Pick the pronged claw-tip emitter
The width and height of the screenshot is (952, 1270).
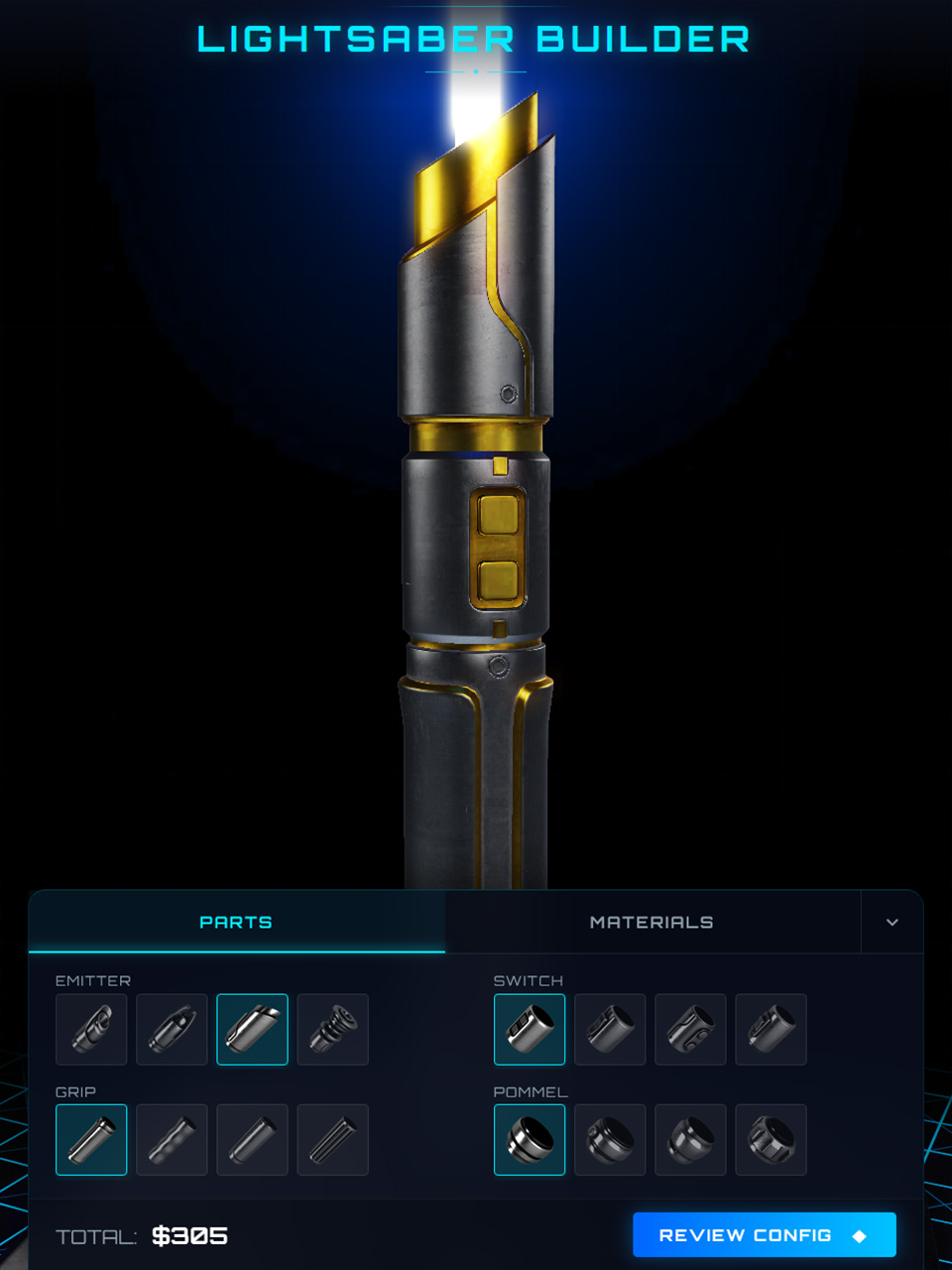click(172, 1030)
